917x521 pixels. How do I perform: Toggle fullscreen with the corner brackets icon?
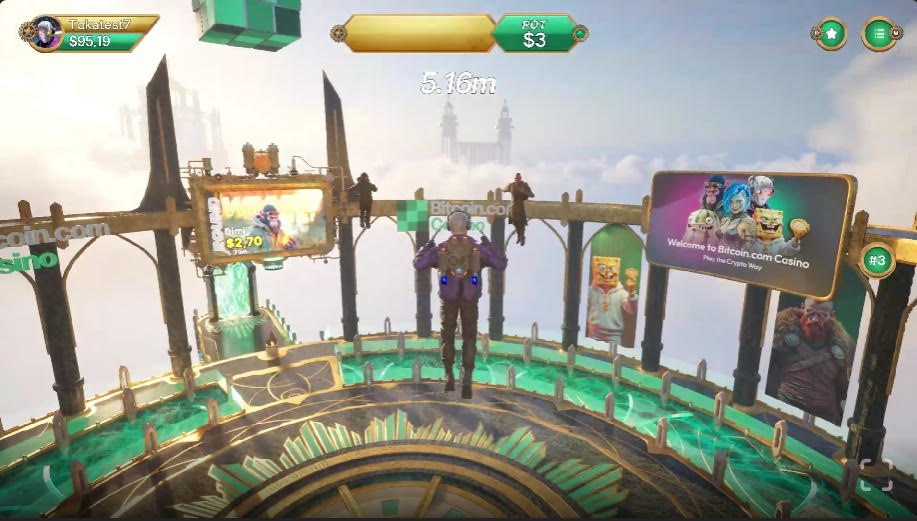coord(875,474)
